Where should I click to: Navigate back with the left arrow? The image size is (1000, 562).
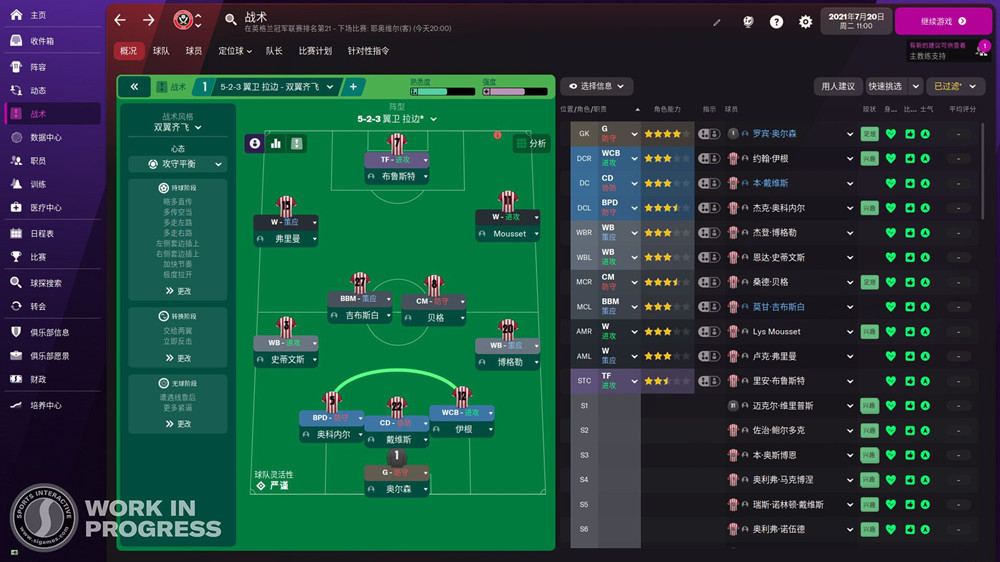point(120,20)
